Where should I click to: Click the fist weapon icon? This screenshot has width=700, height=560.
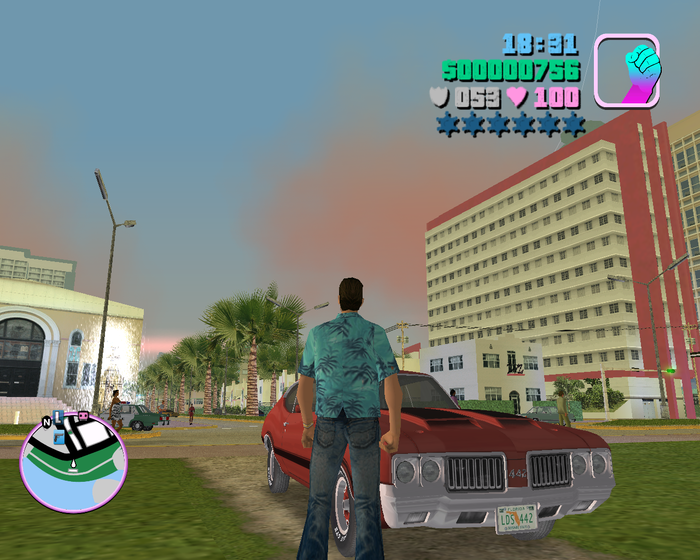627,70
